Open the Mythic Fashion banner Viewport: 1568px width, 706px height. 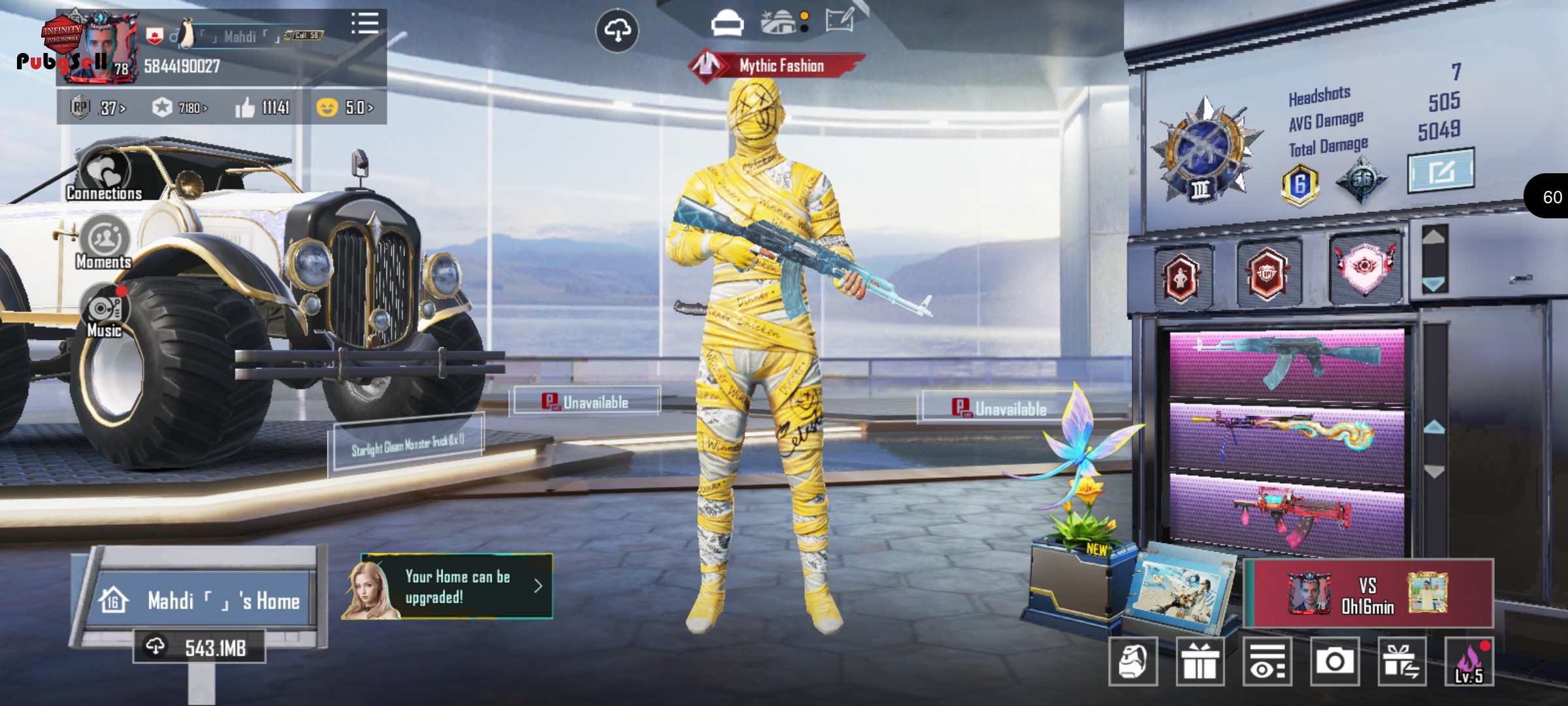click(x=777, y=65)
